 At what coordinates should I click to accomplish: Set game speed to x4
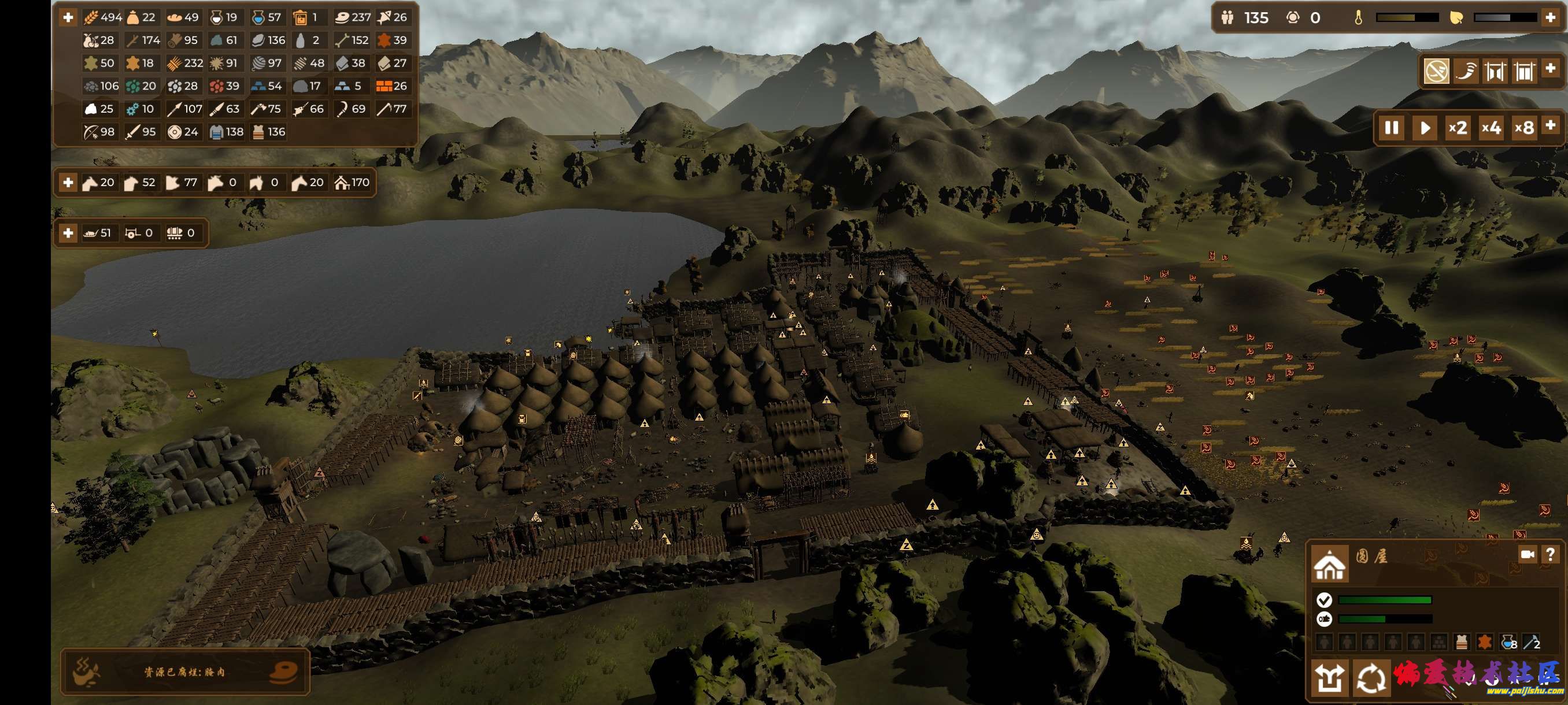point(1491,128)
